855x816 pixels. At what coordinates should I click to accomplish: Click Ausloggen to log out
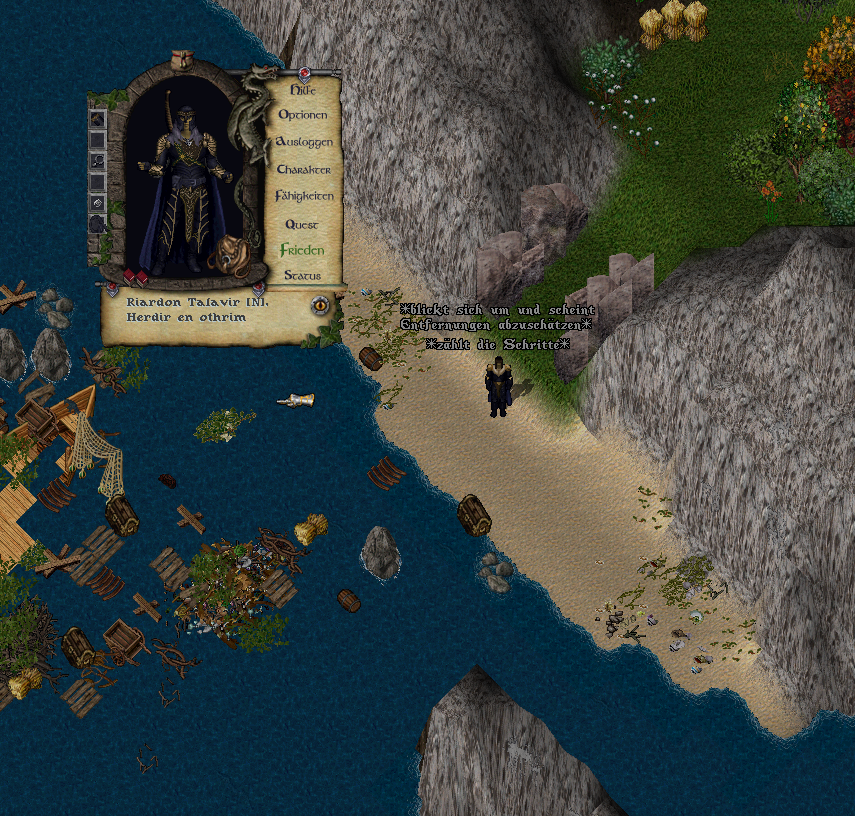(303, 142)
